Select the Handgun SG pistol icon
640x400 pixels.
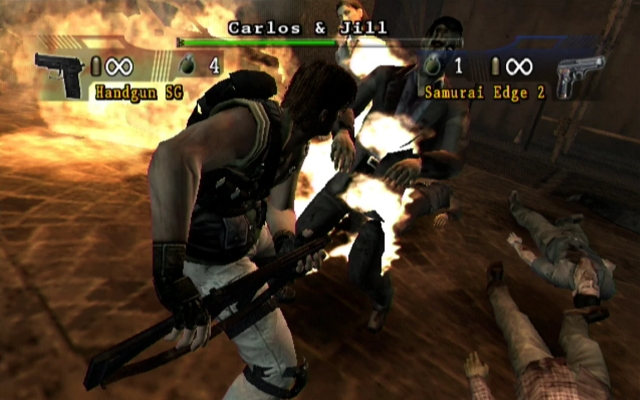[x=58, y=72]
